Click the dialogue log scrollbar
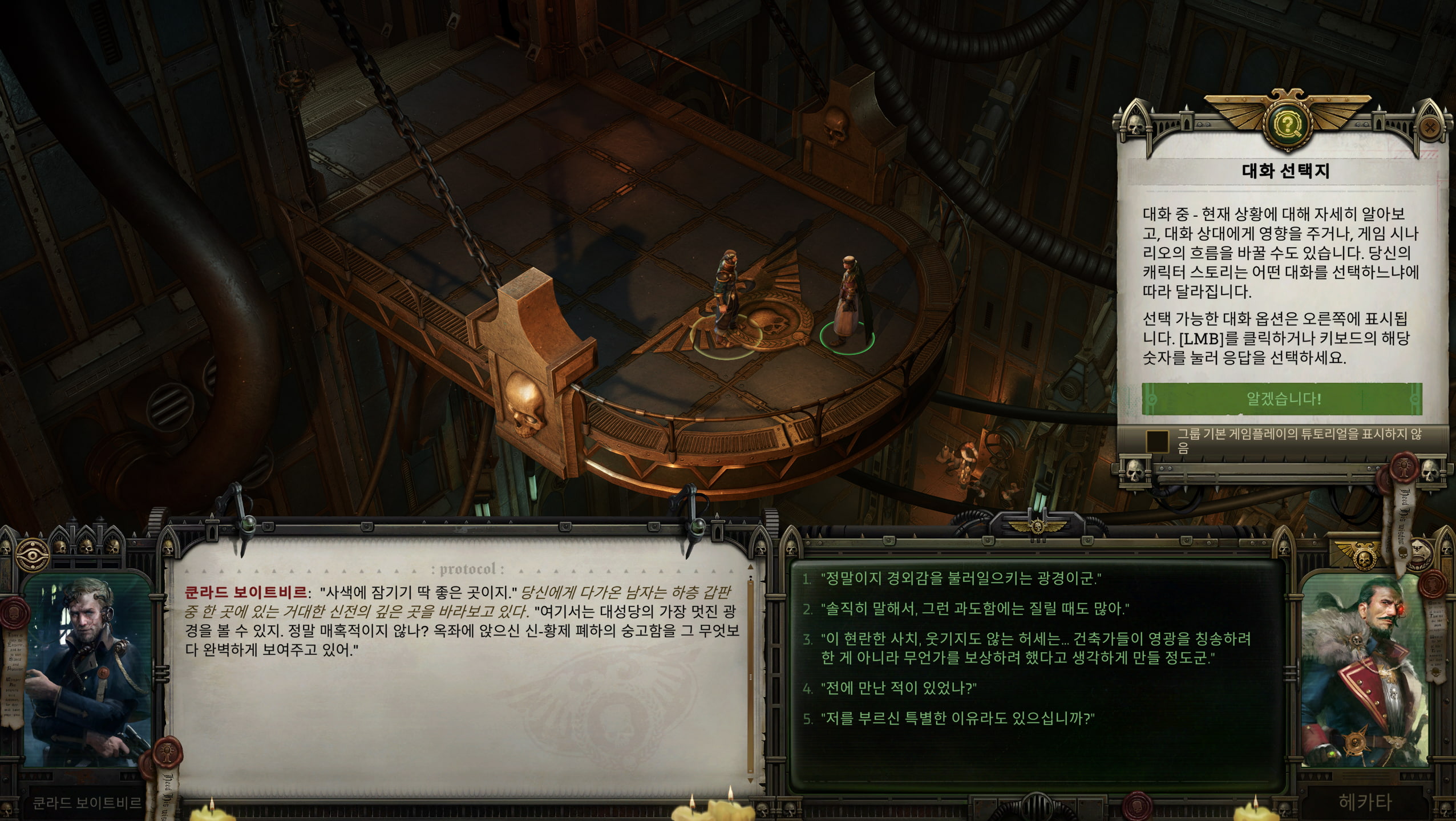 [751, 679]
